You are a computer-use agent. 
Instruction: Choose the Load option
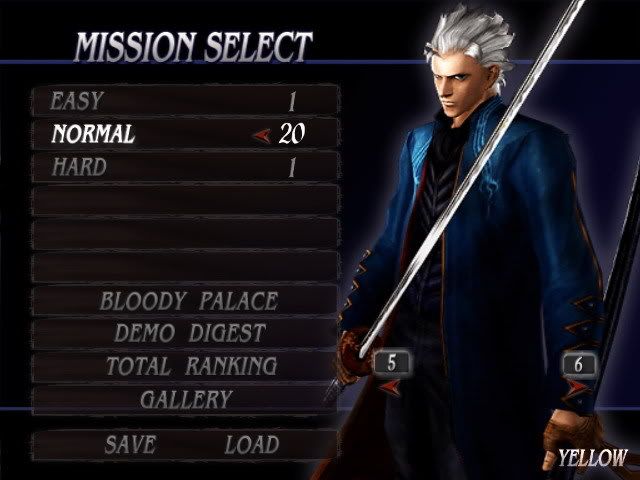251,445
